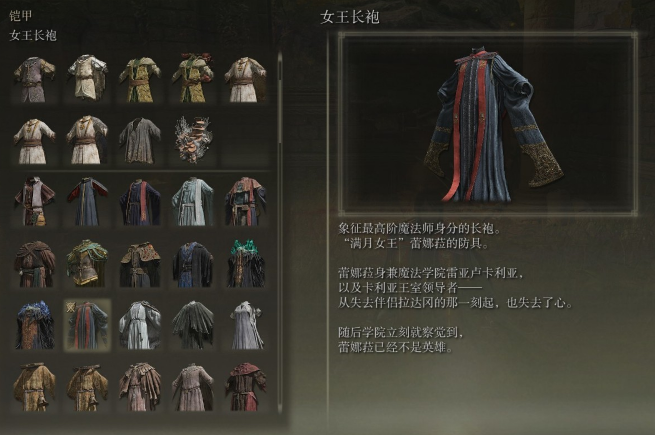Select the white tabard with steel pauldrons
The image size is (655, 435).
(x=88, y=79)
